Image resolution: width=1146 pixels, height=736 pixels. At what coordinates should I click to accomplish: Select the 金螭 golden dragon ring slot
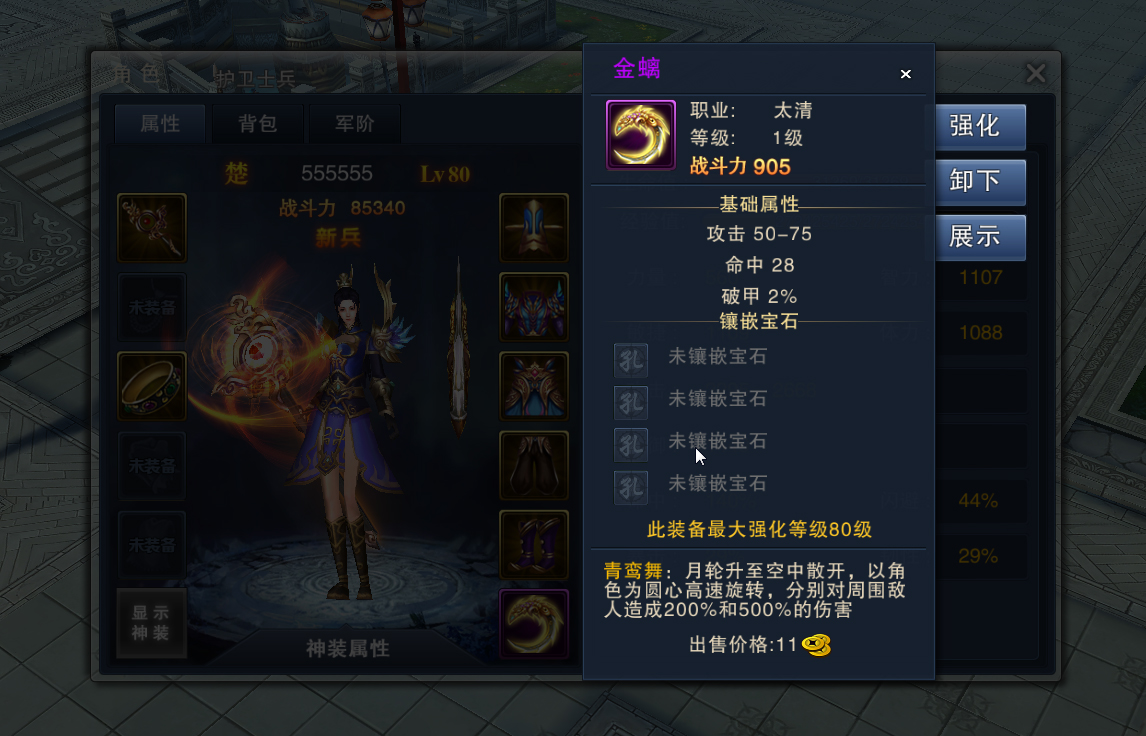click(534, 624)
